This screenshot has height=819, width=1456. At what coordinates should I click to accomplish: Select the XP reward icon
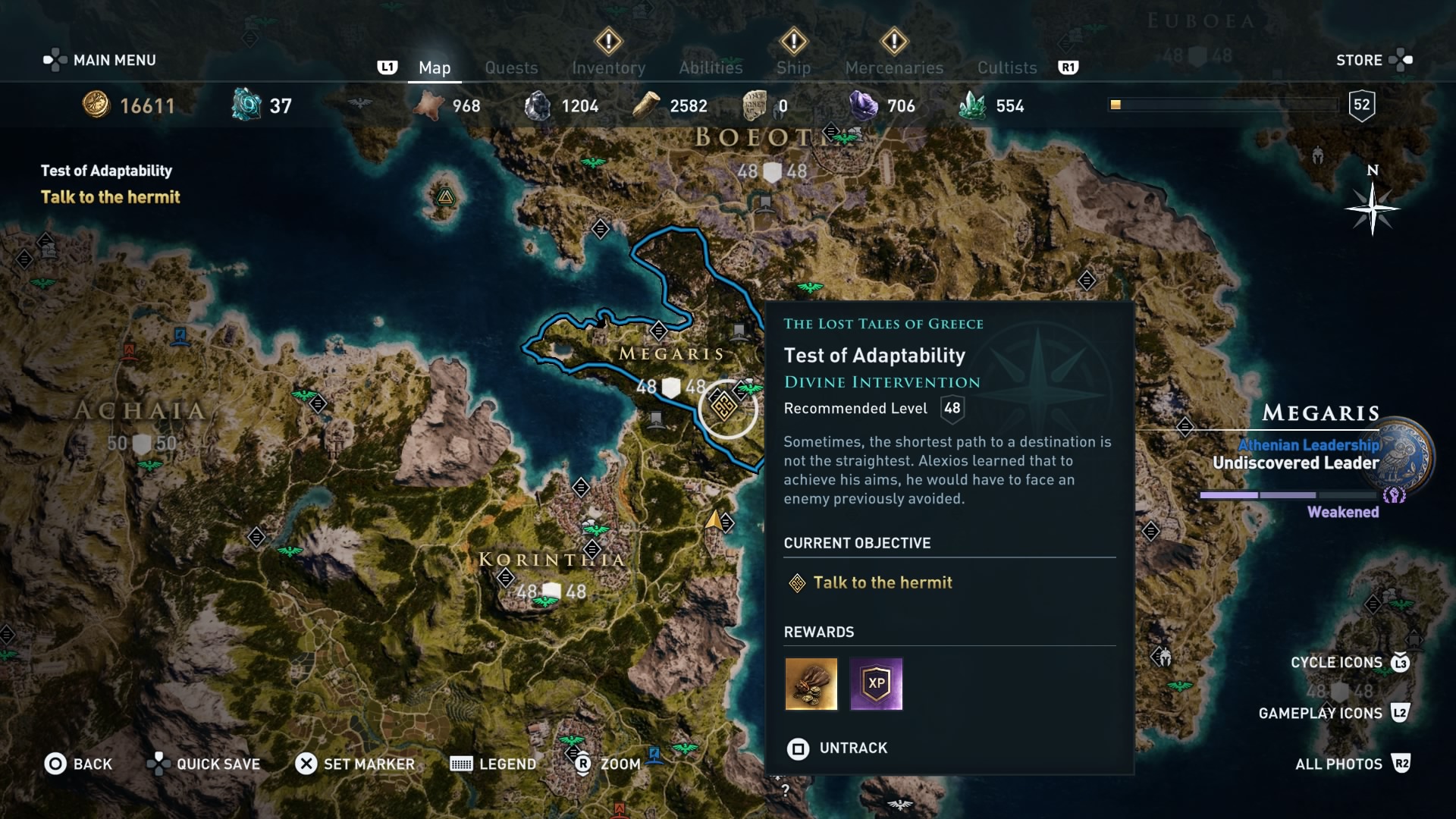[876, 683]
